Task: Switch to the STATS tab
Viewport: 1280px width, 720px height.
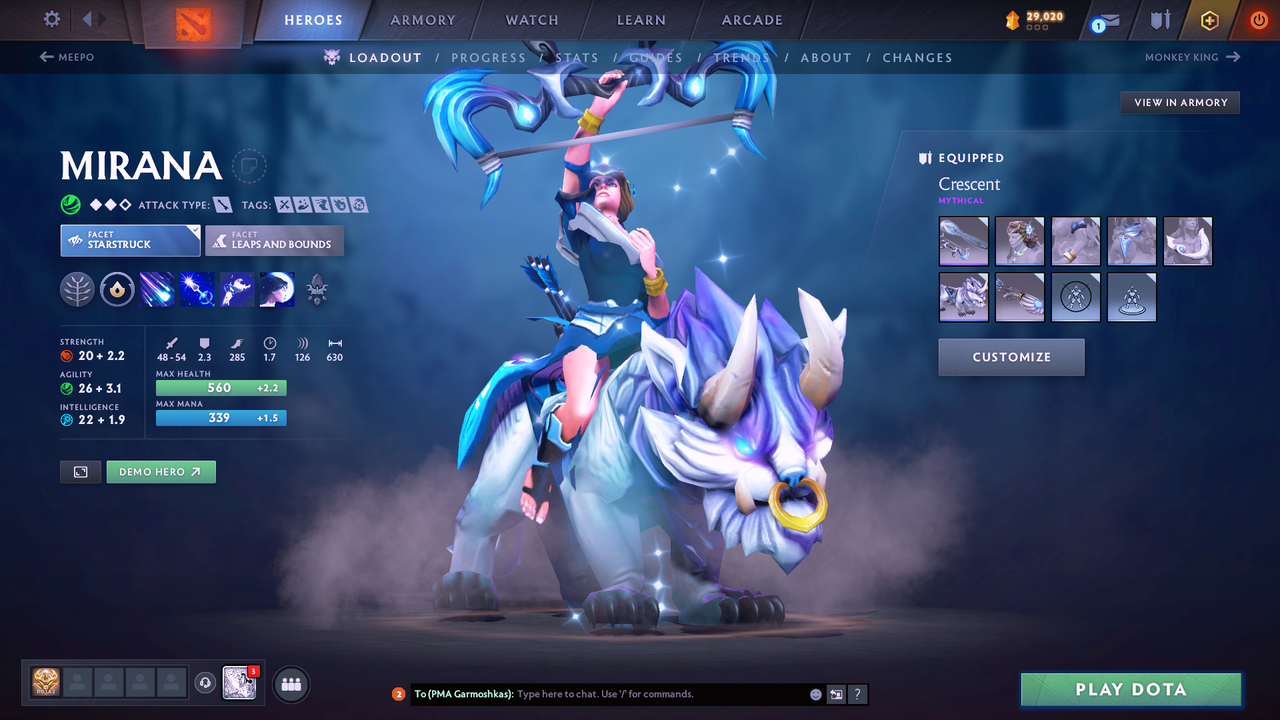Action: coord(577,57)
